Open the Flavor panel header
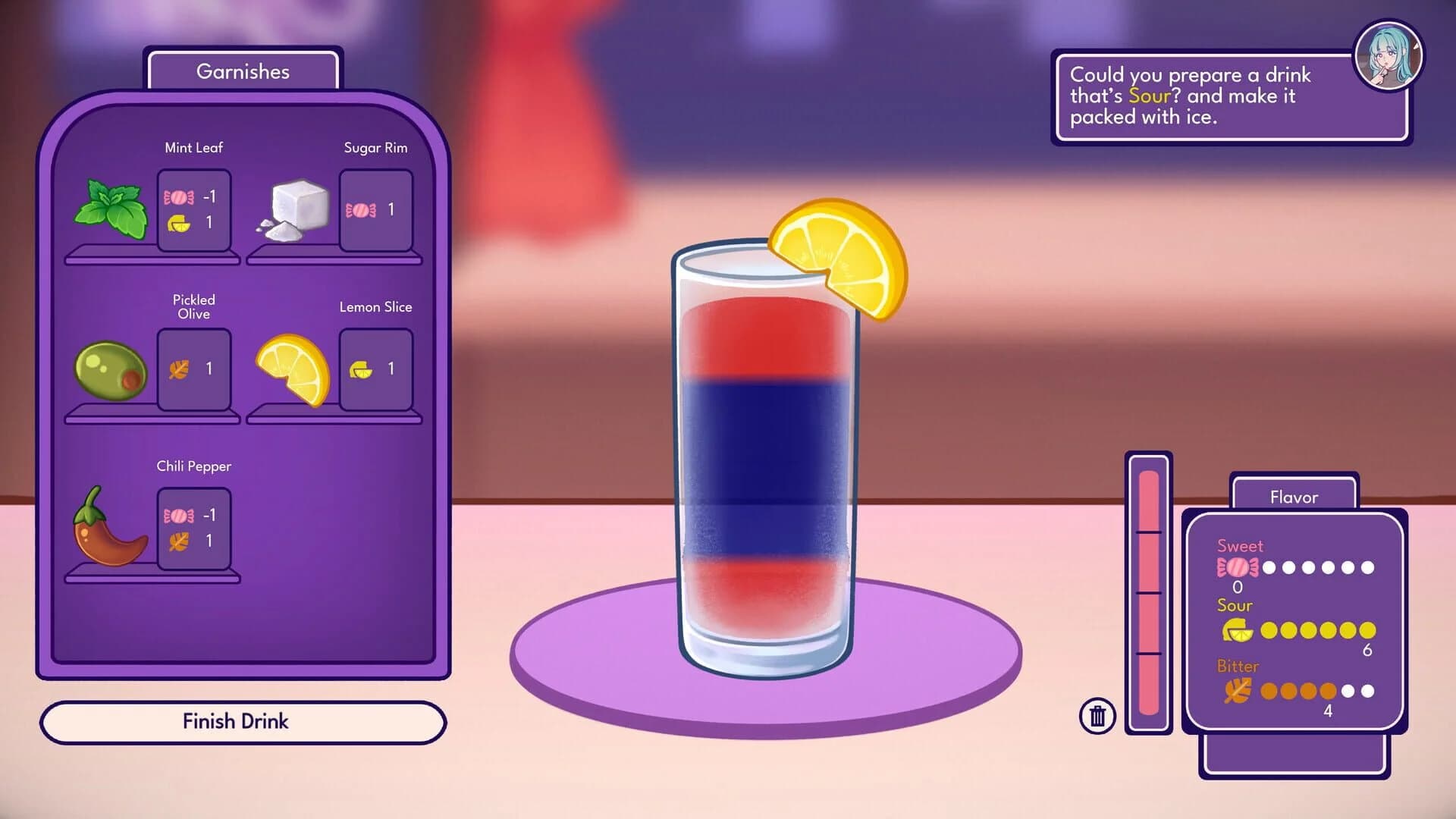This screenshot has height=819, width=1456. [x=1294, y=497]
